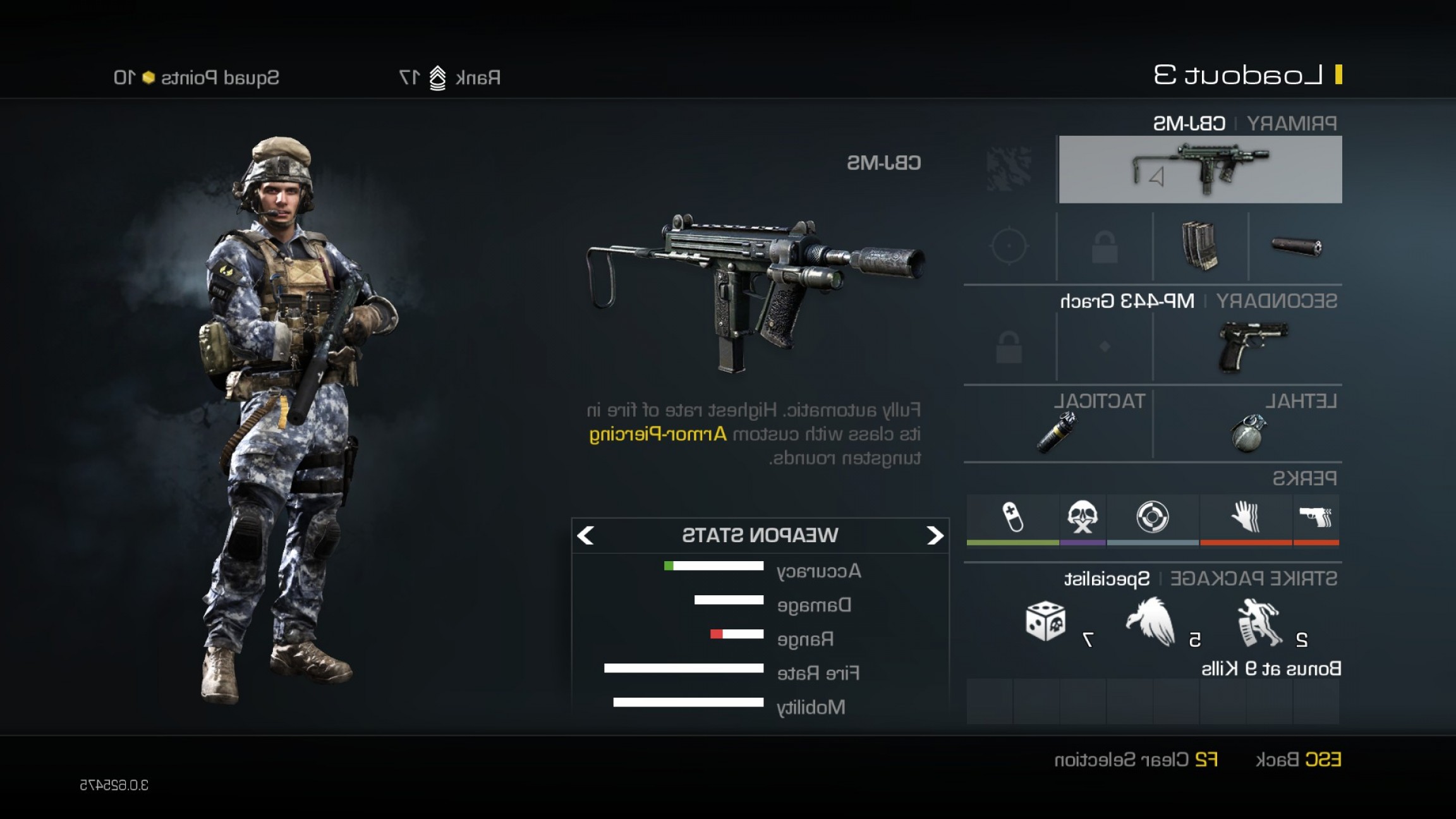The height and width of the screenshot is (819, 1456).
Task: Select the pill capsule perk icon
Action: point(1012,517)
